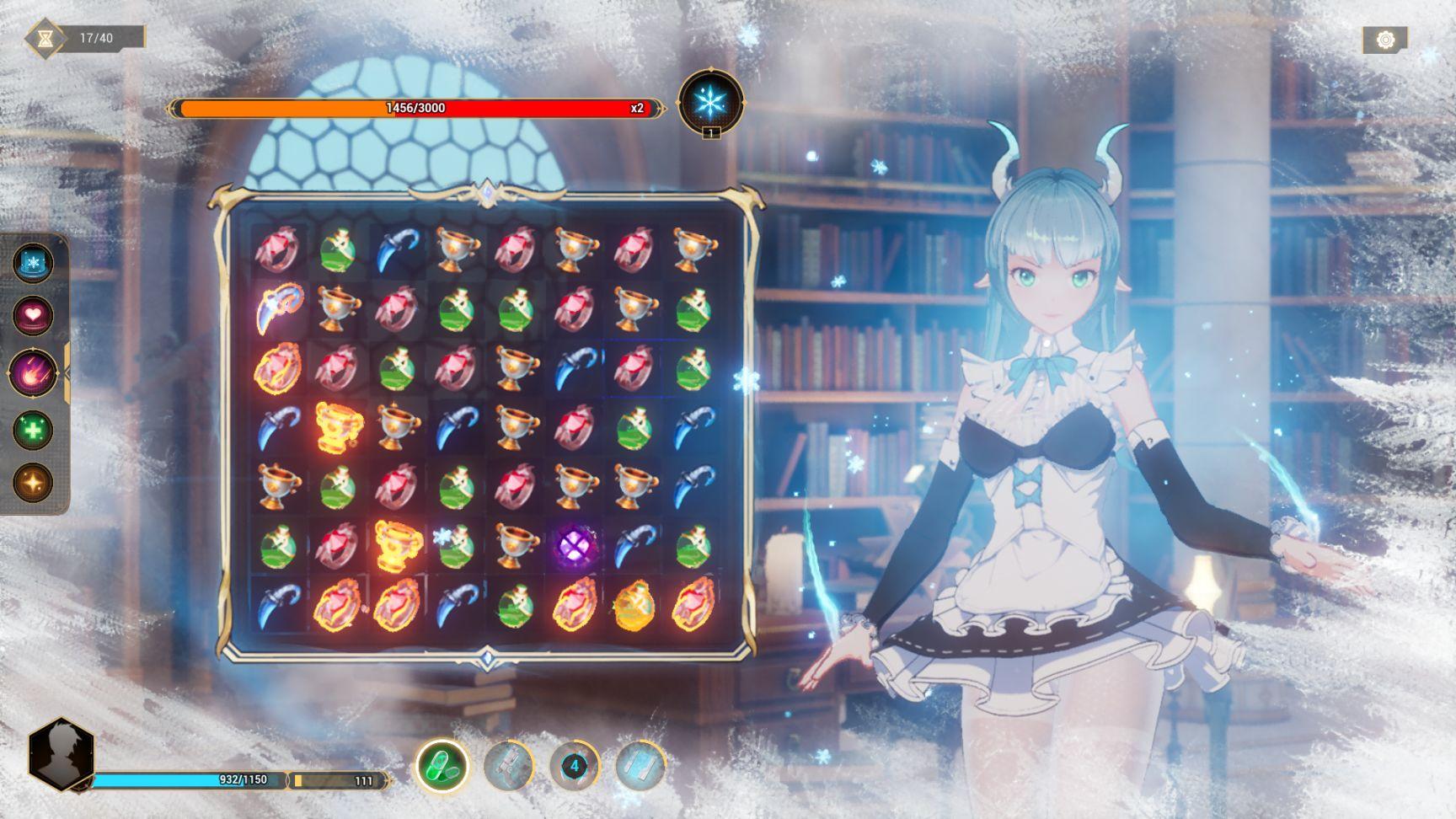This screenshot has width=1456, height=819.
Task: Open the player silhouette portrait
Action: [61, 754]
